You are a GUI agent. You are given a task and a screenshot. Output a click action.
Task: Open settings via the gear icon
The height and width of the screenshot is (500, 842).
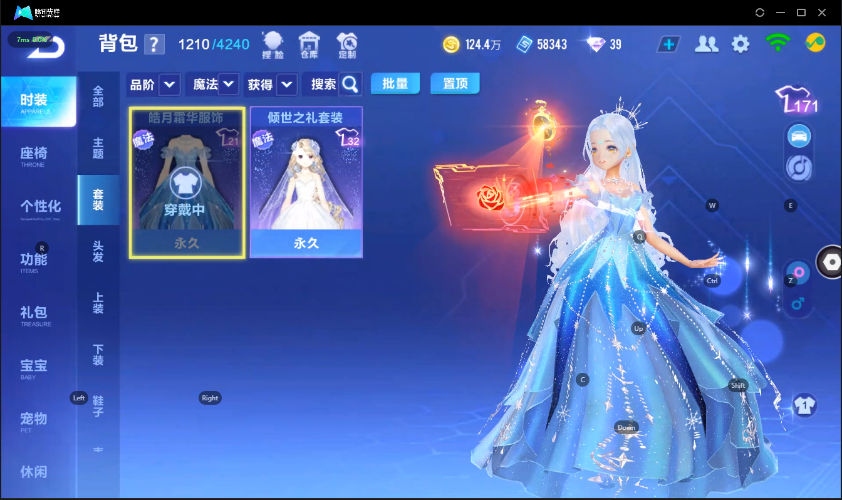pos(740,44)
